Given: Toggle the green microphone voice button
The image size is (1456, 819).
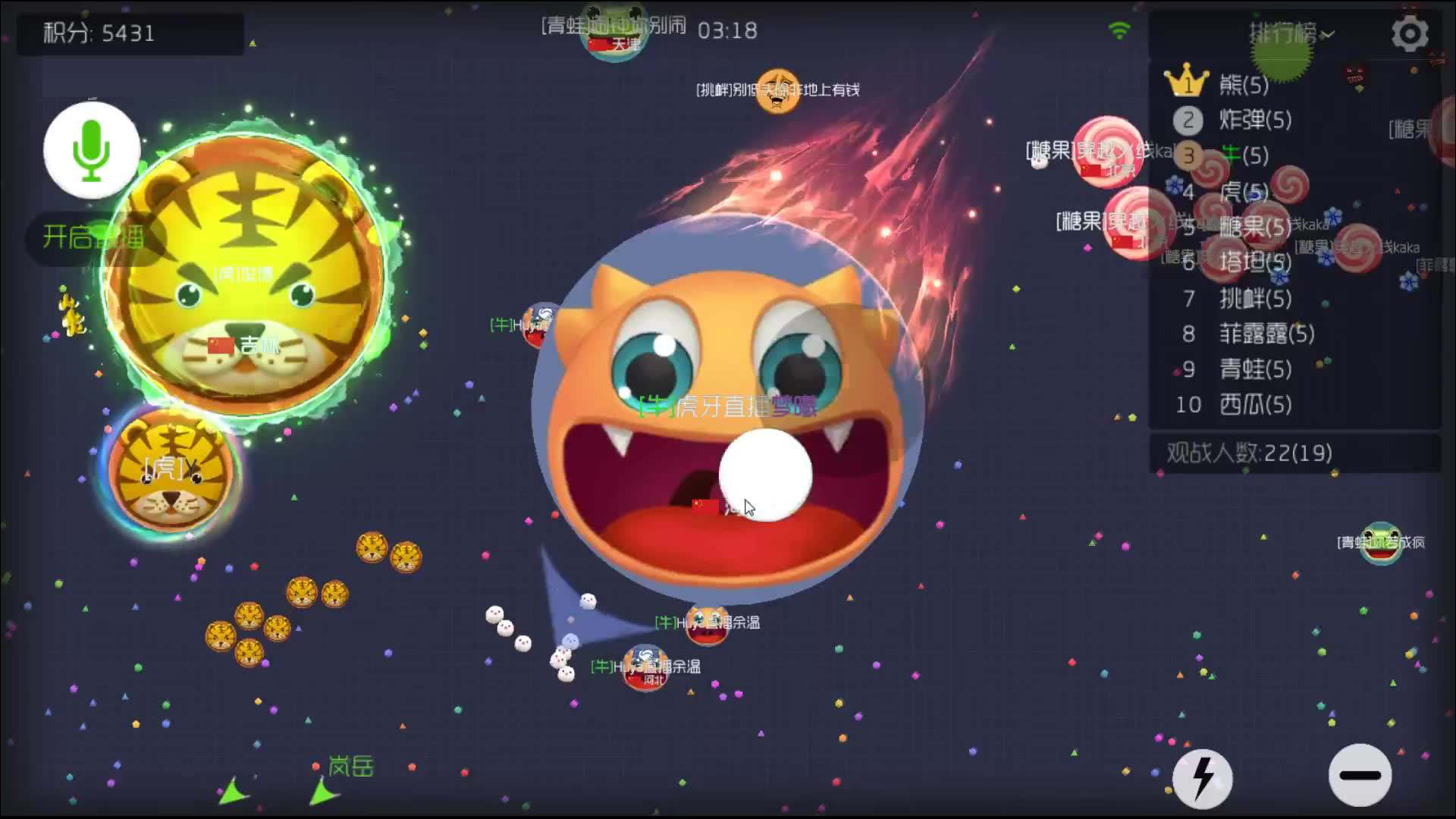Looking at the screenshot, I should (x=92, y=150).
